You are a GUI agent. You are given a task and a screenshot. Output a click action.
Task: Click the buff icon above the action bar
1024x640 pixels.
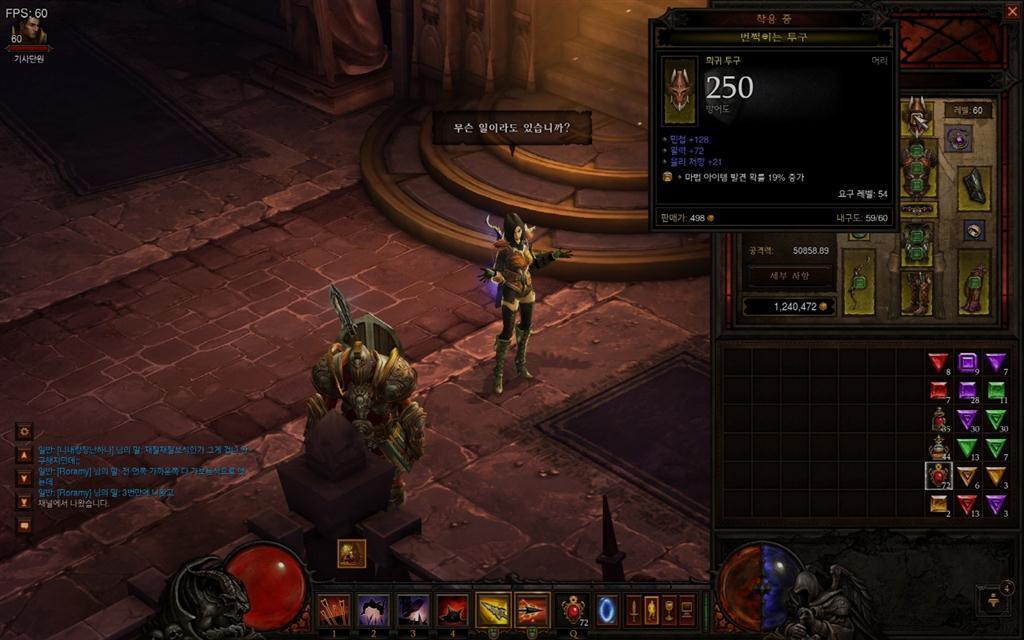click(351, 553)
